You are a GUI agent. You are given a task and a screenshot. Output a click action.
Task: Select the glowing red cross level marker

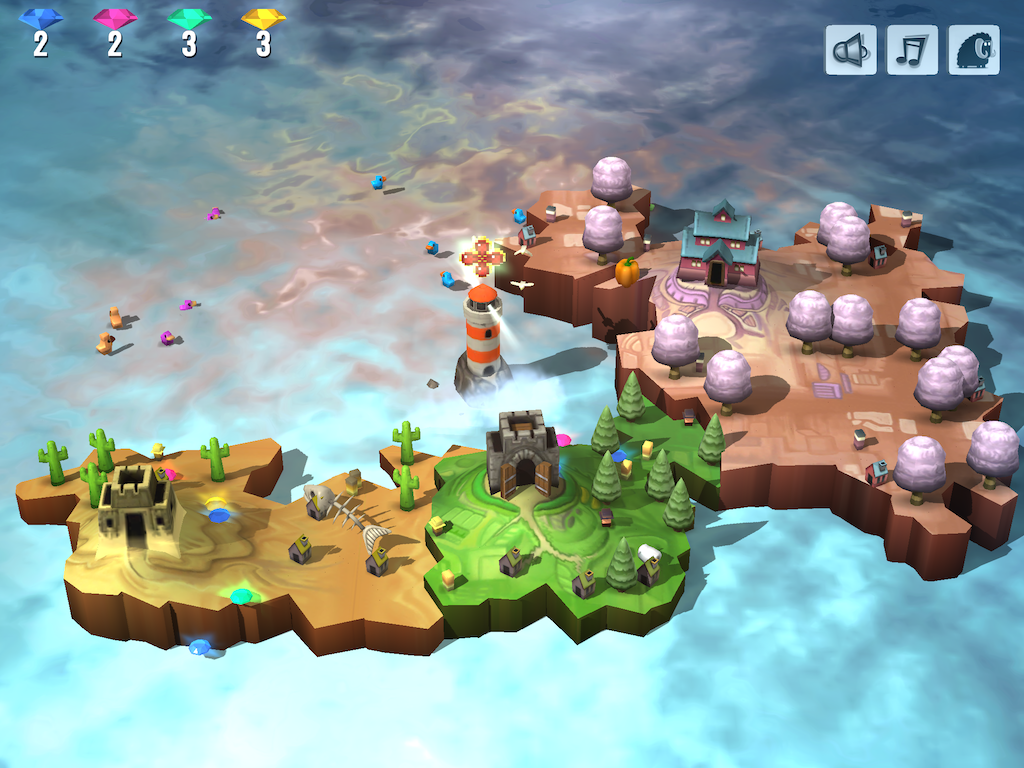pos(483,257)
